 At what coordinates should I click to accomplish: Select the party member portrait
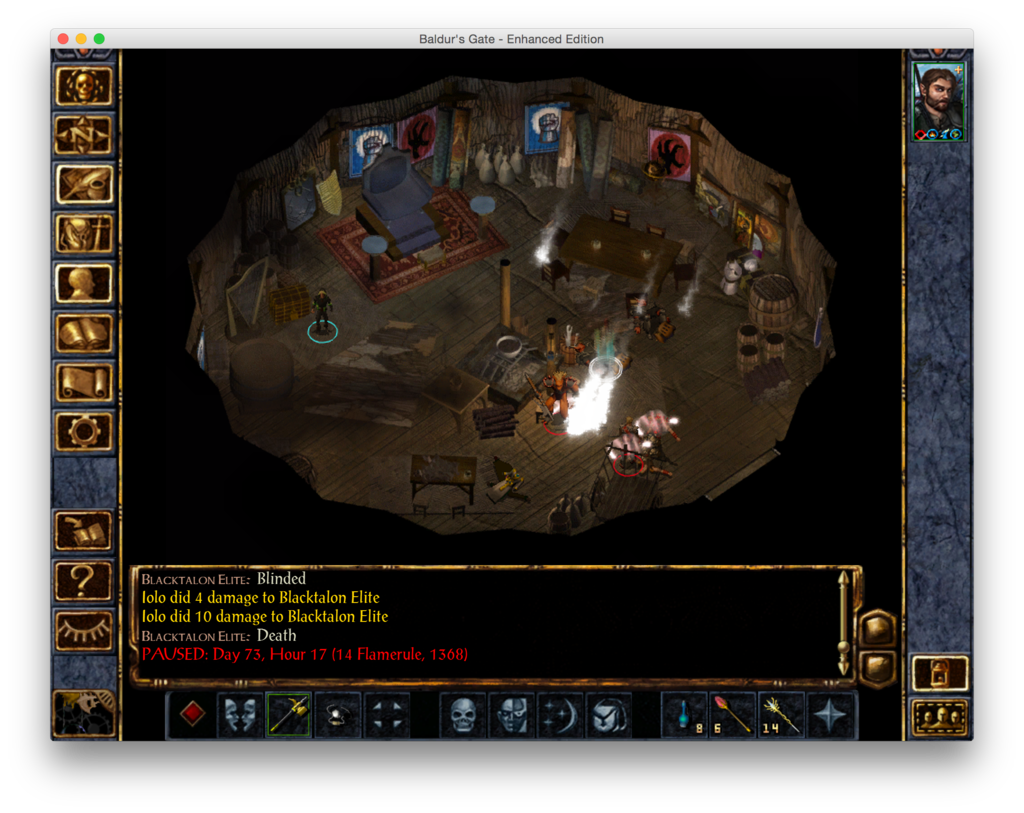click(x=938, y=102)
